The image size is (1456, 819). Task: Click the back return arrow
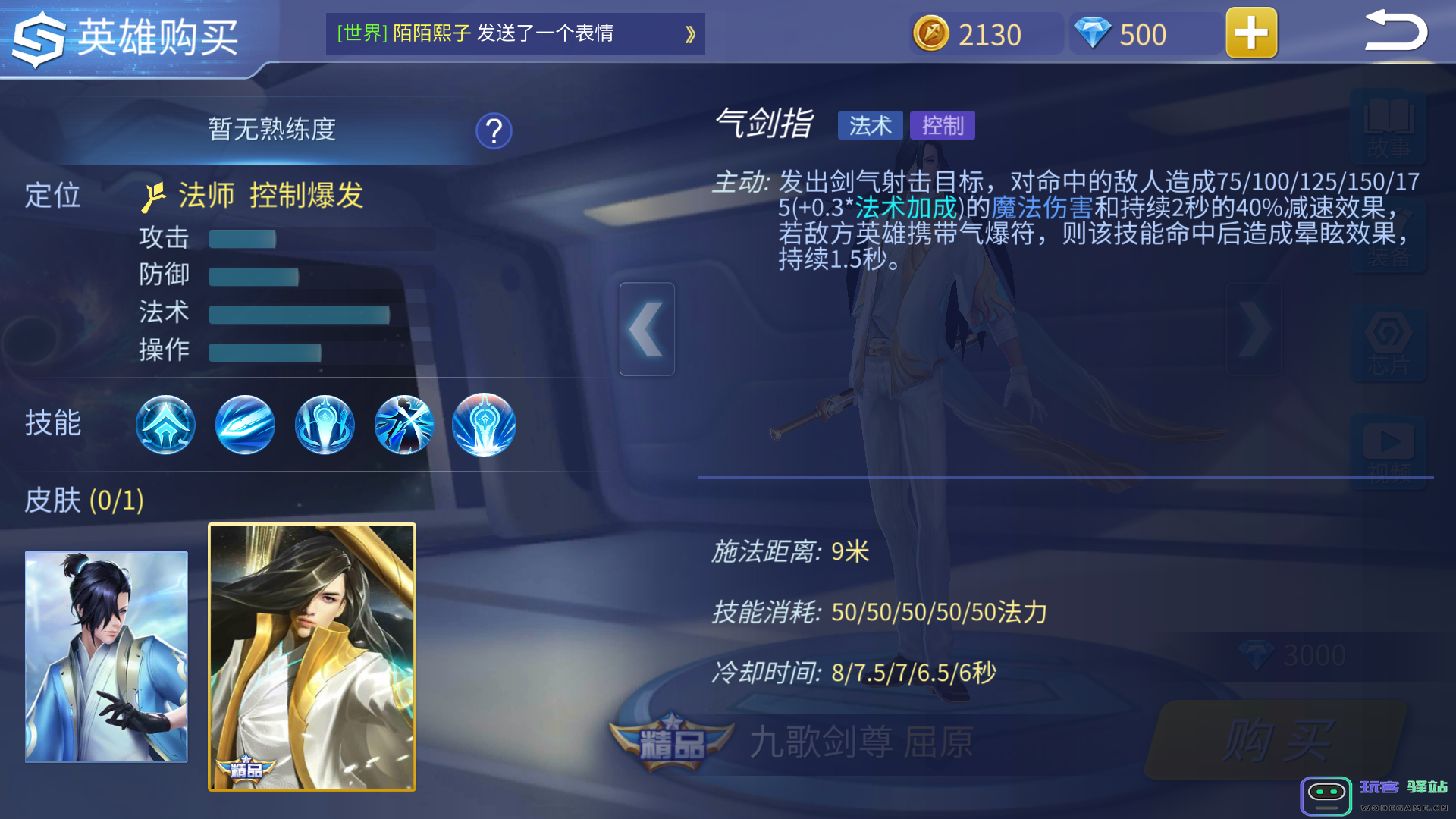1398,32
